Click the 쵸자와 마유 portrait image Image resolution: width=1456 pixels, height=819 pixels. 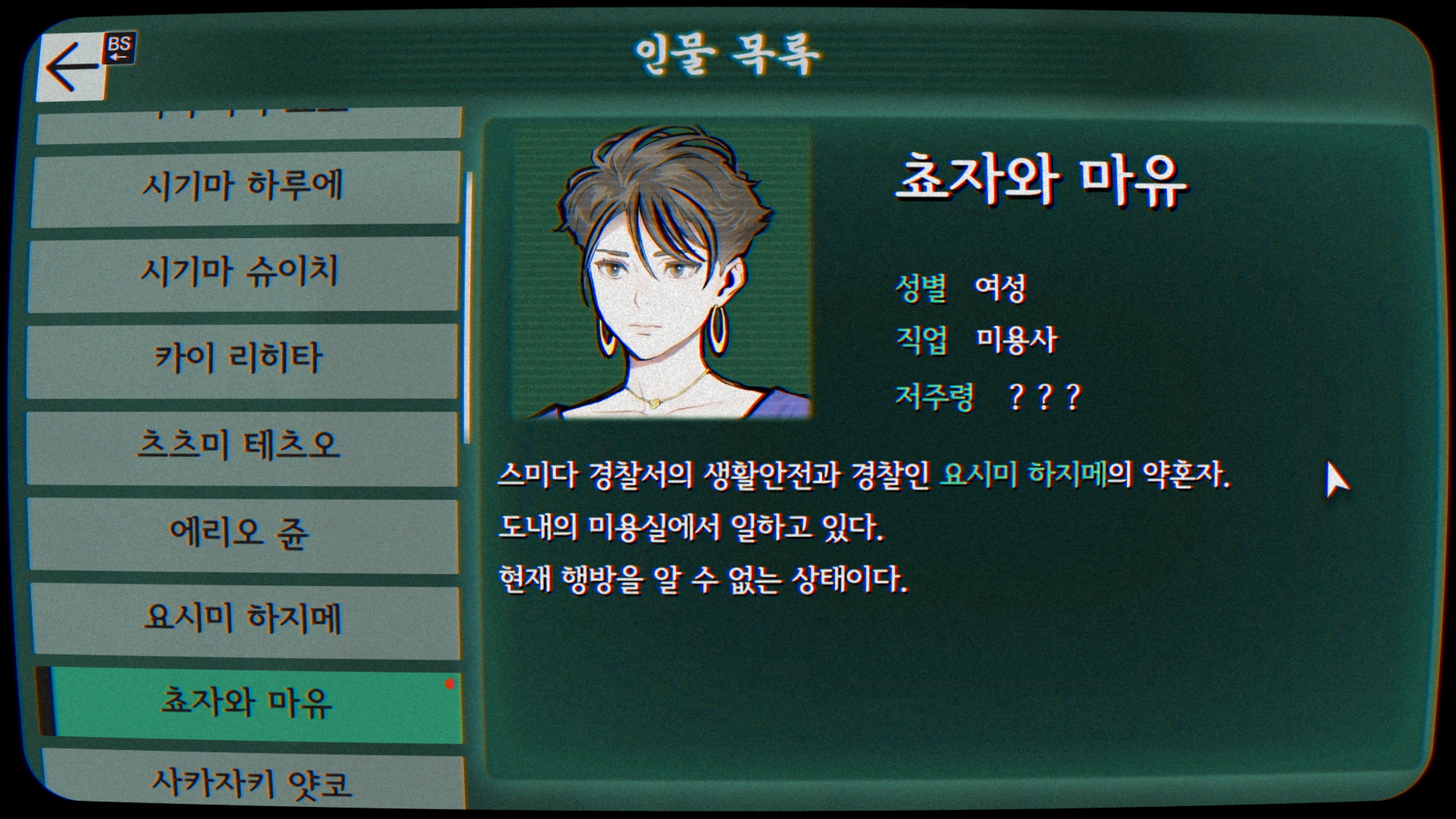pyautogui.click(x=663, y=273)
